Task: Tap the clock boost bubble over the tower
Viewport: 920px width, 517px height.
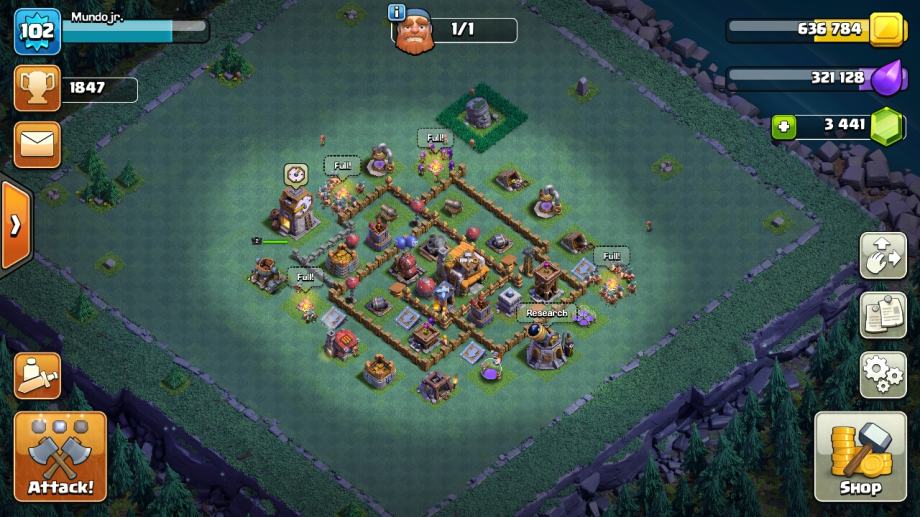Action: click(295, 174)
